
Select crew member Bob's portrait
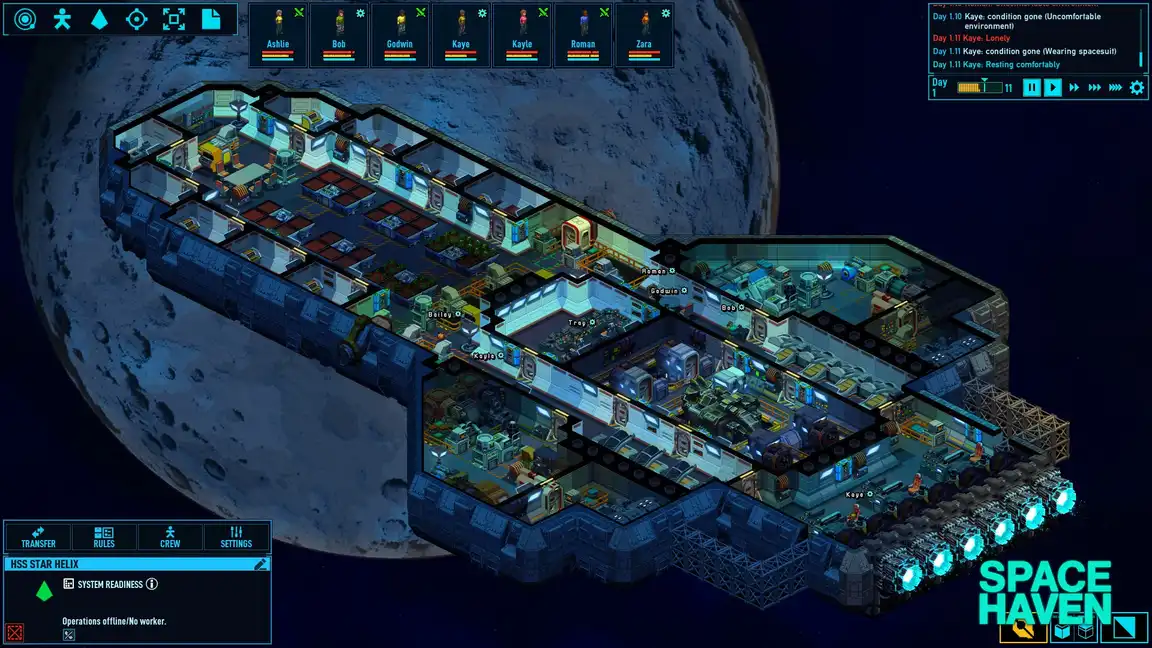coord(339,34)
